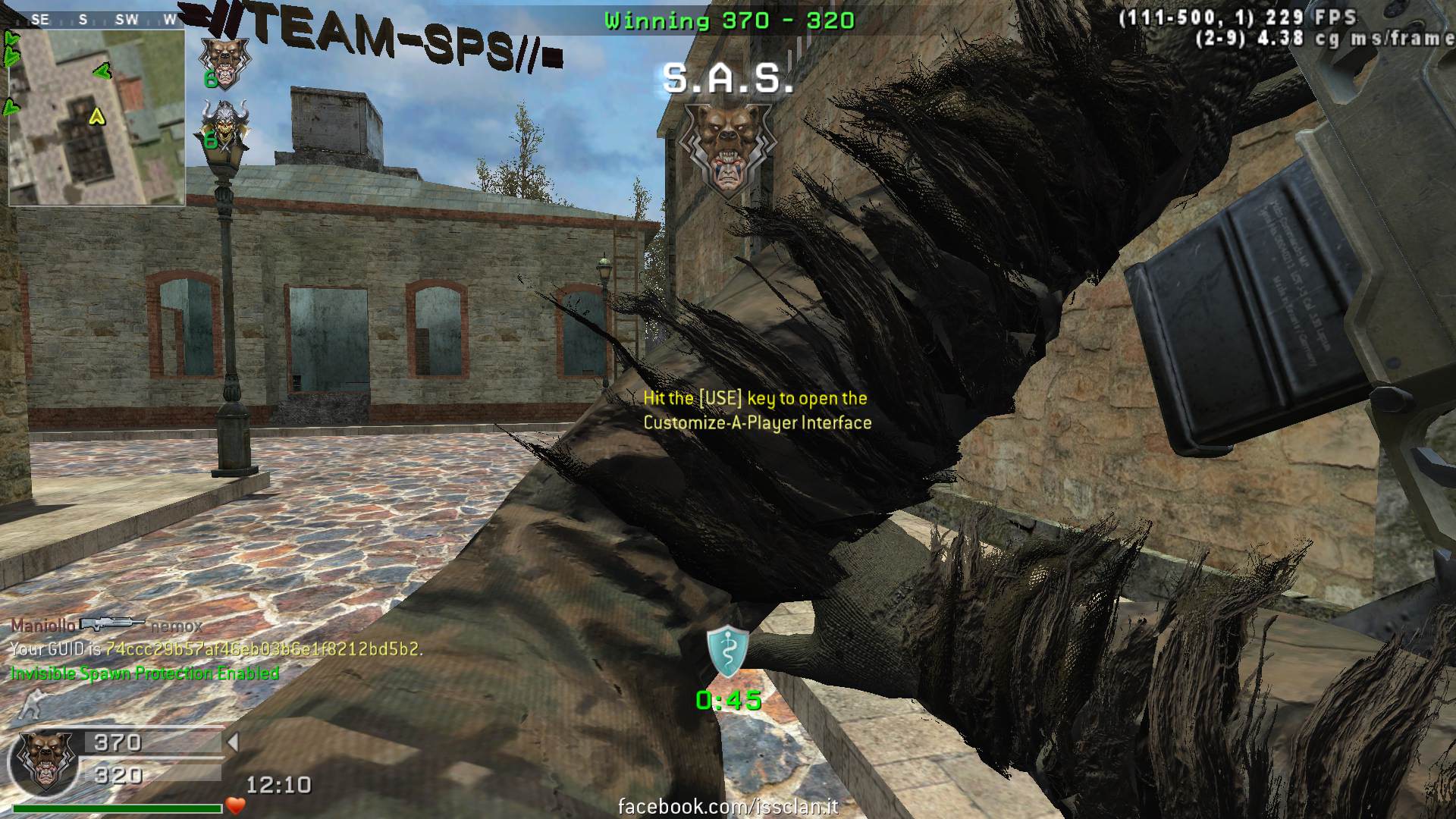The height and width of the screenshot is (819, 1456).
Task: Select the yellow player arrow on the minimap
Action: (x=96, y=116)
